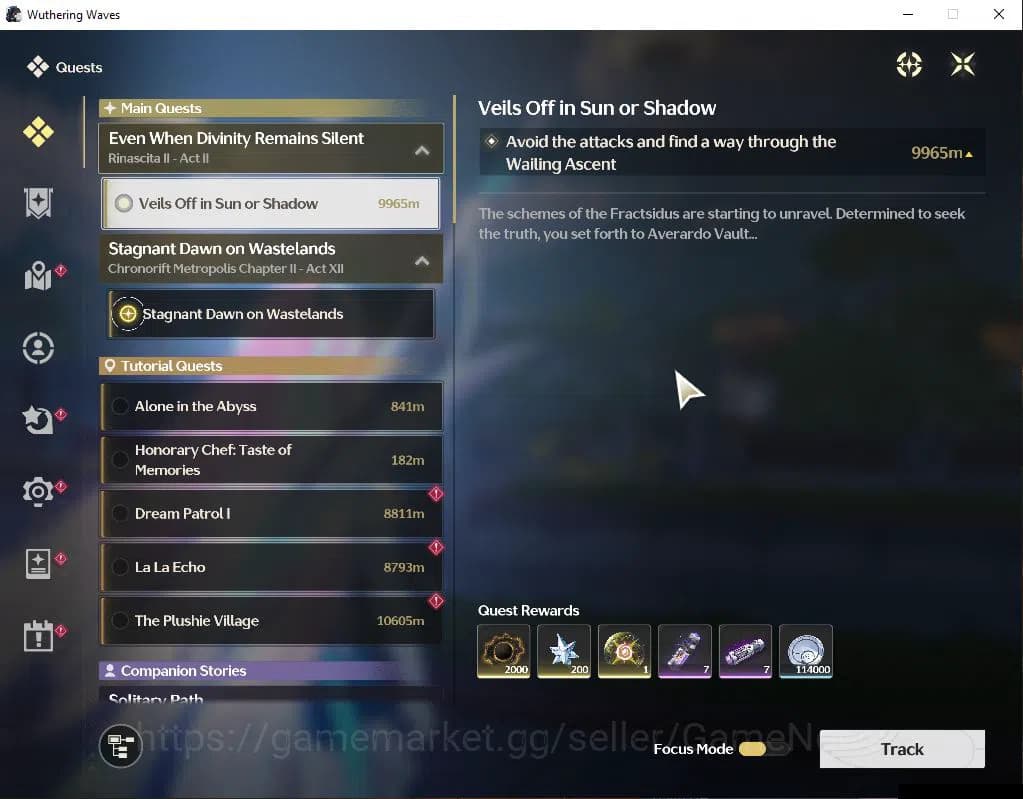Click the crosshair icon beside the close button
The width and height of the screenshot is (1023, 799).
coord(909,65)
